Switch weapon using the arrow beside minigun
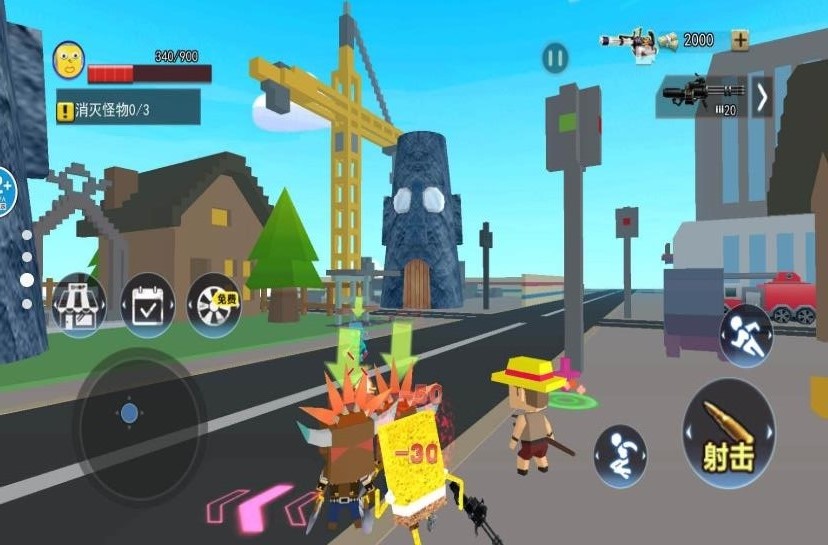The height and width of the screenshot is (545, 828). click(762, 97)
